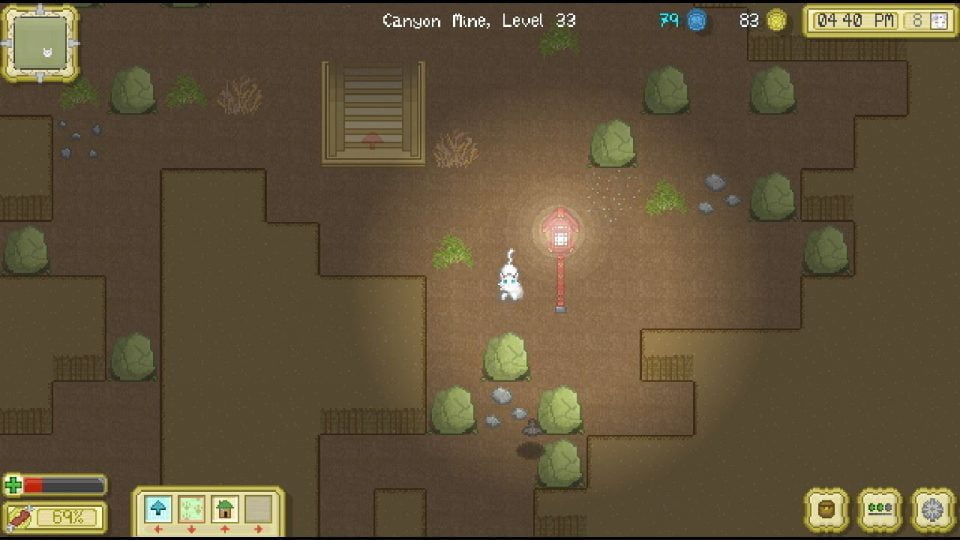Open the green dots progress button

tap(880, 509)
